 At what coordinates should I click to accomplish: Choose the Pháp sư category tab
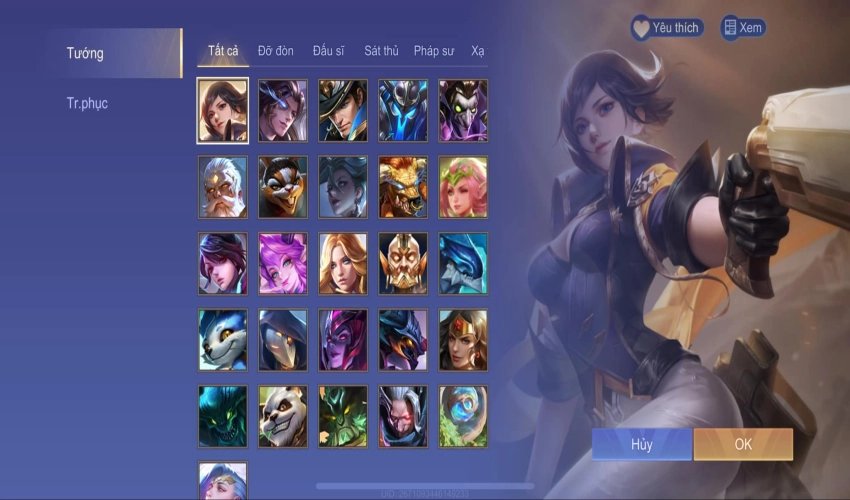pos(435,51)
